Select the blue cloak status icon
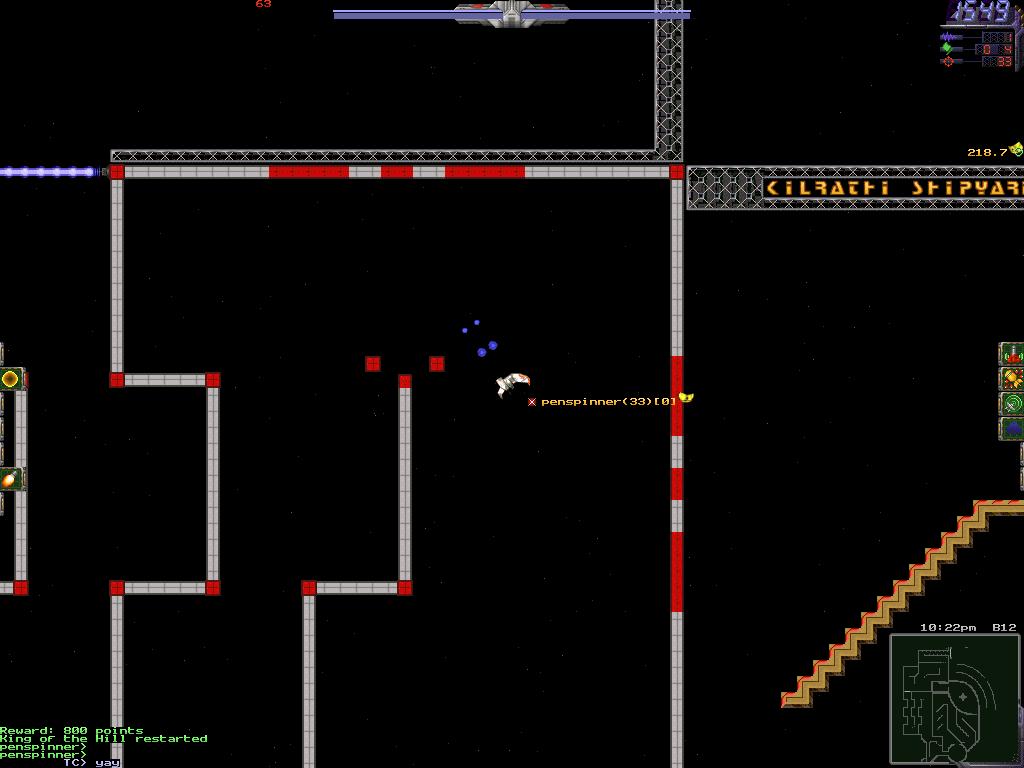 coord(1012,429)
